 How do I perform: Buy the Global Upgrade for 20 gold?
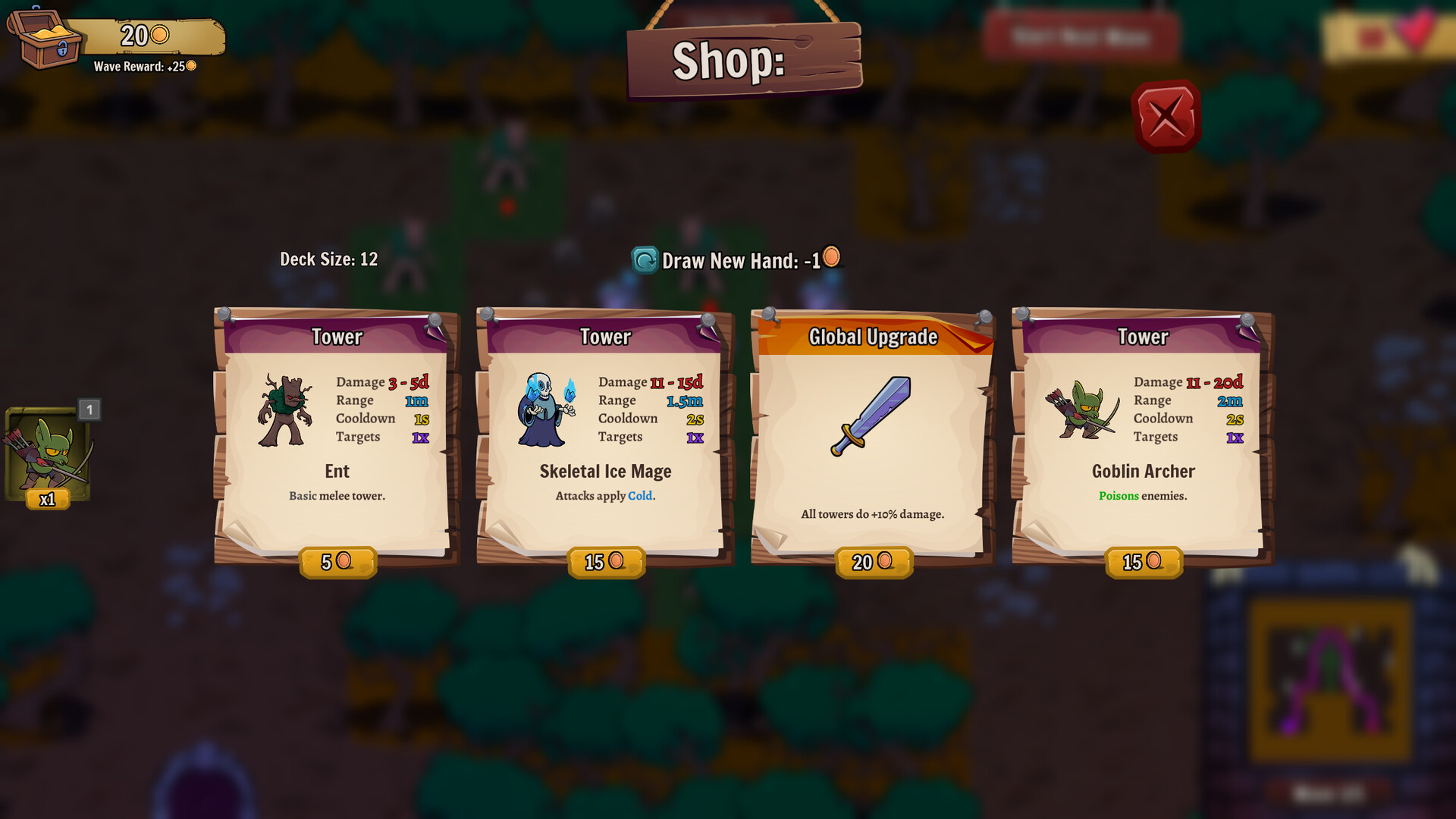pos(873,562)
